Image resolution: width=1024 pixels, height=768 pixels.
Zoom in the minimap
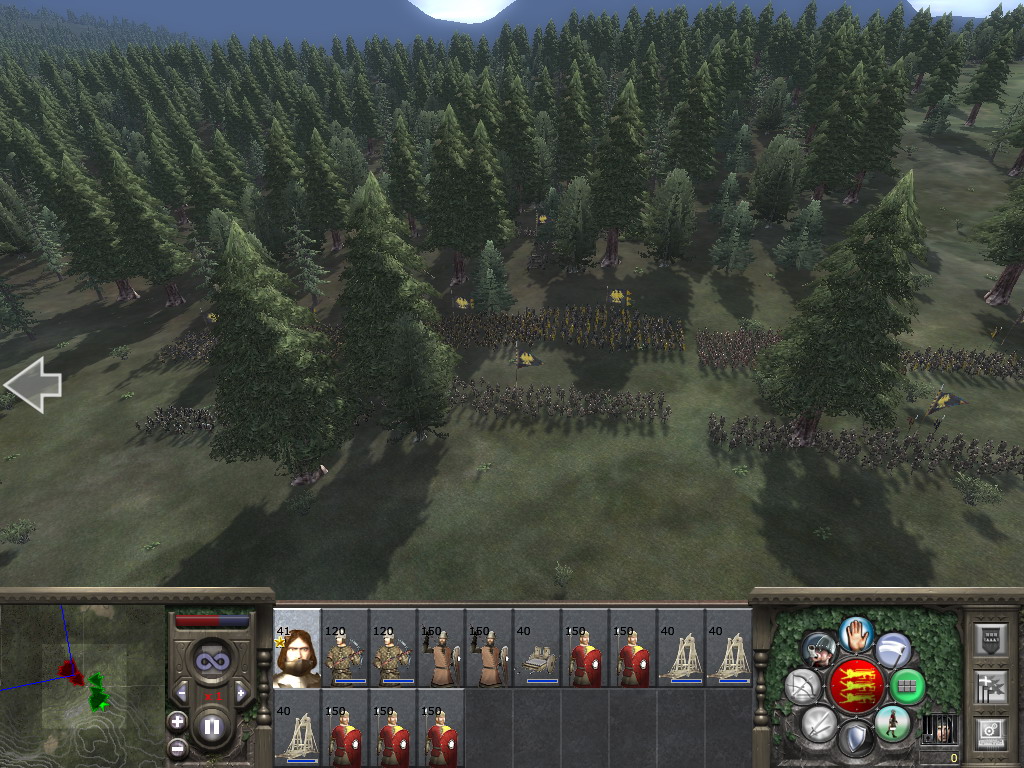click(177, 721)
